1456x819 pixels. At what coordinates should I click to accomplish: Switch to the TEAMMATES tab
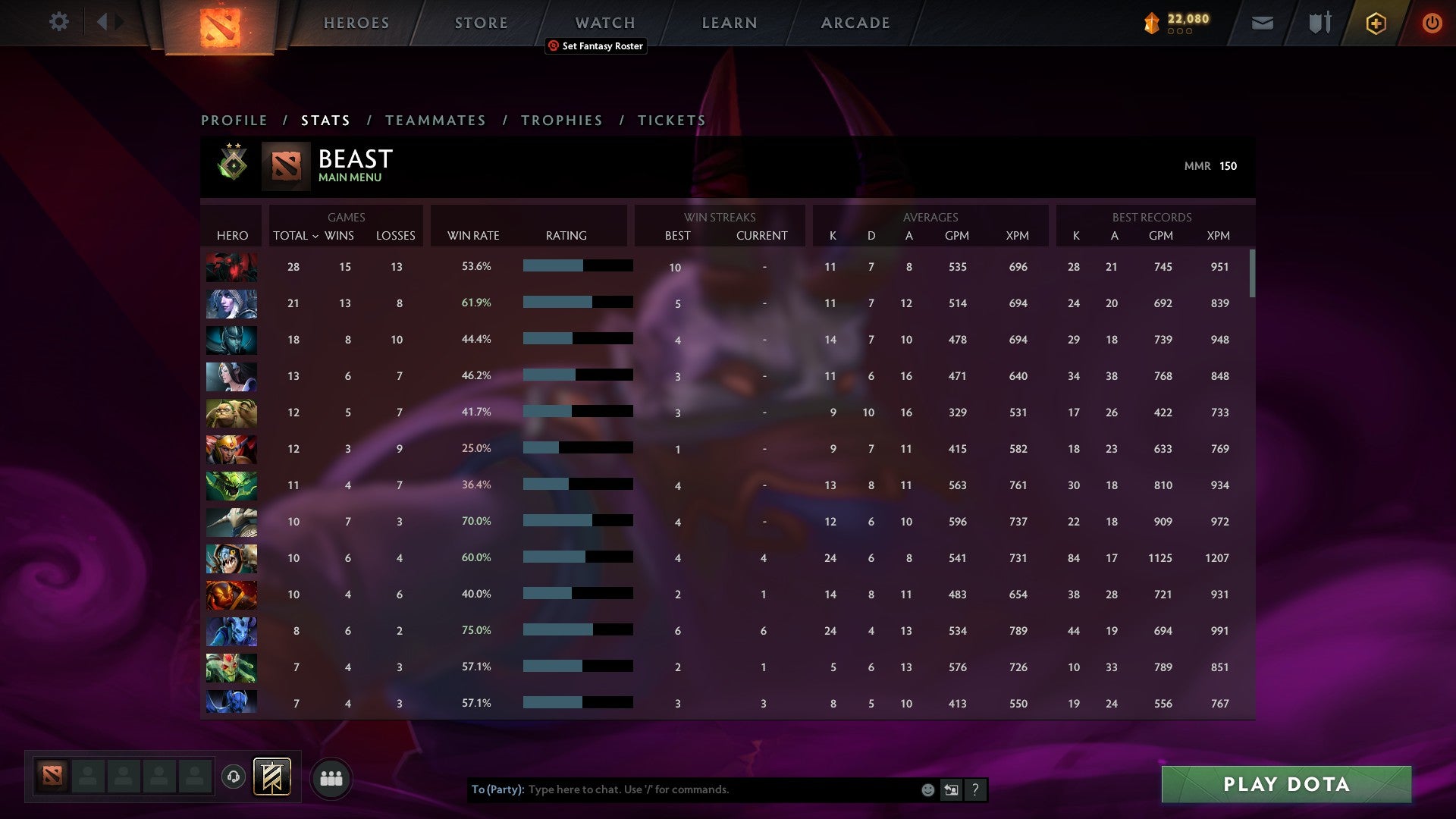pos(436,120)
